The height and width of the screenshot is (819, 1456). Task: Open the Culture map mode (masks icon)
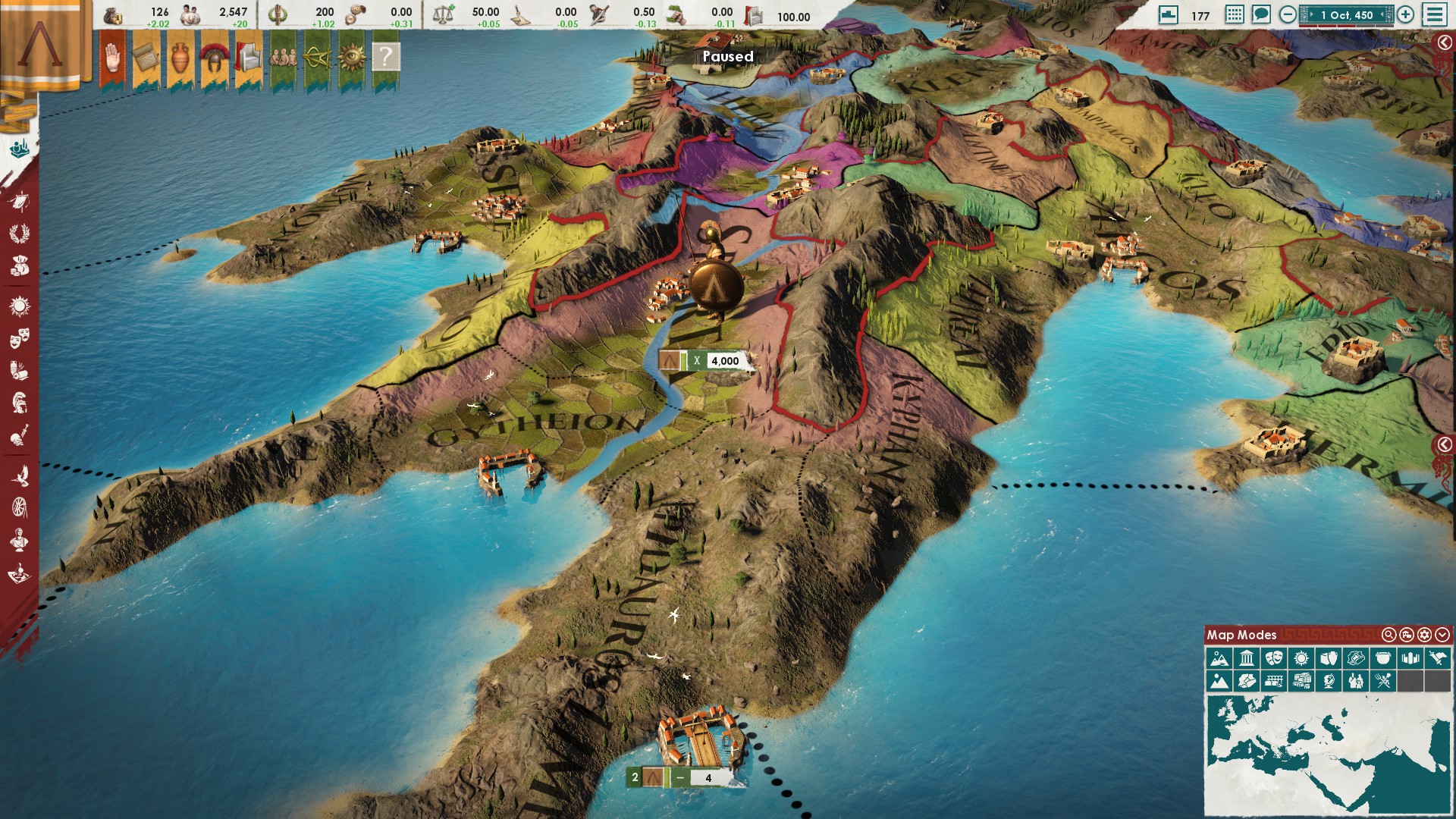(x=1274, y=658)
